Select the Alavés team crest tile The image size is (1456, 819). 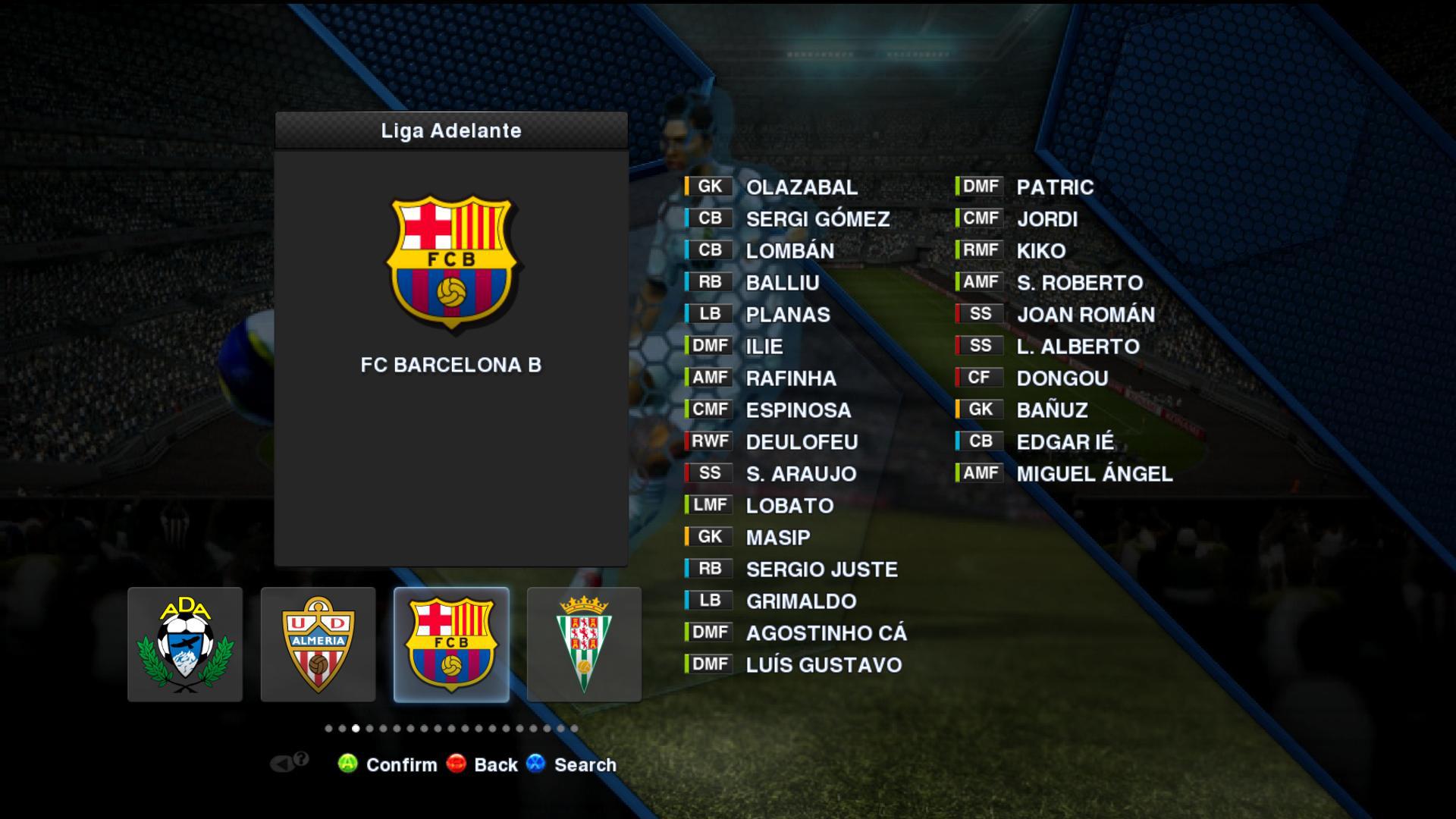tap(185, 644)
